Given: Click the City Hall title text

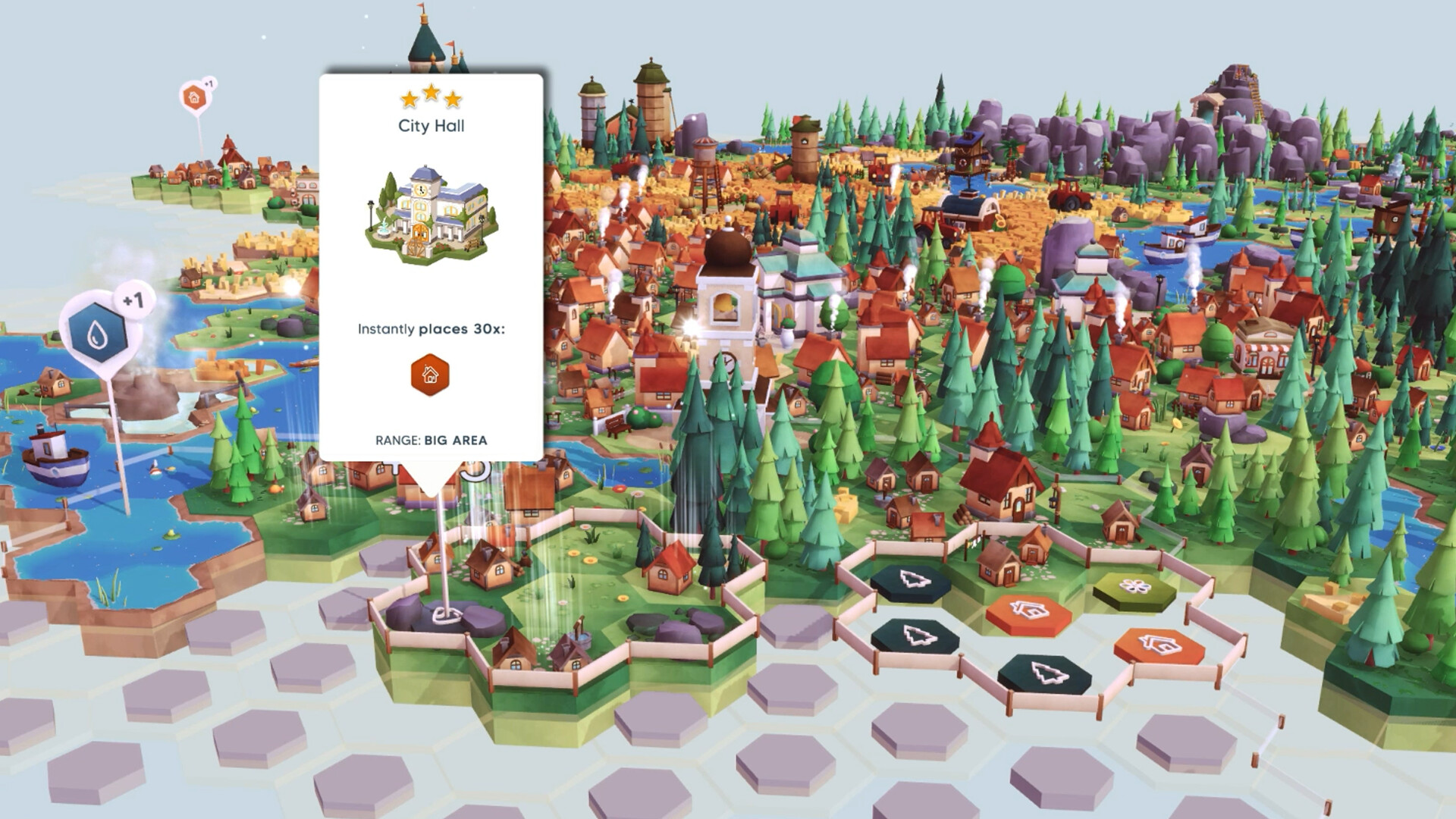Looking at the screenshot, I should pos(431,127).
